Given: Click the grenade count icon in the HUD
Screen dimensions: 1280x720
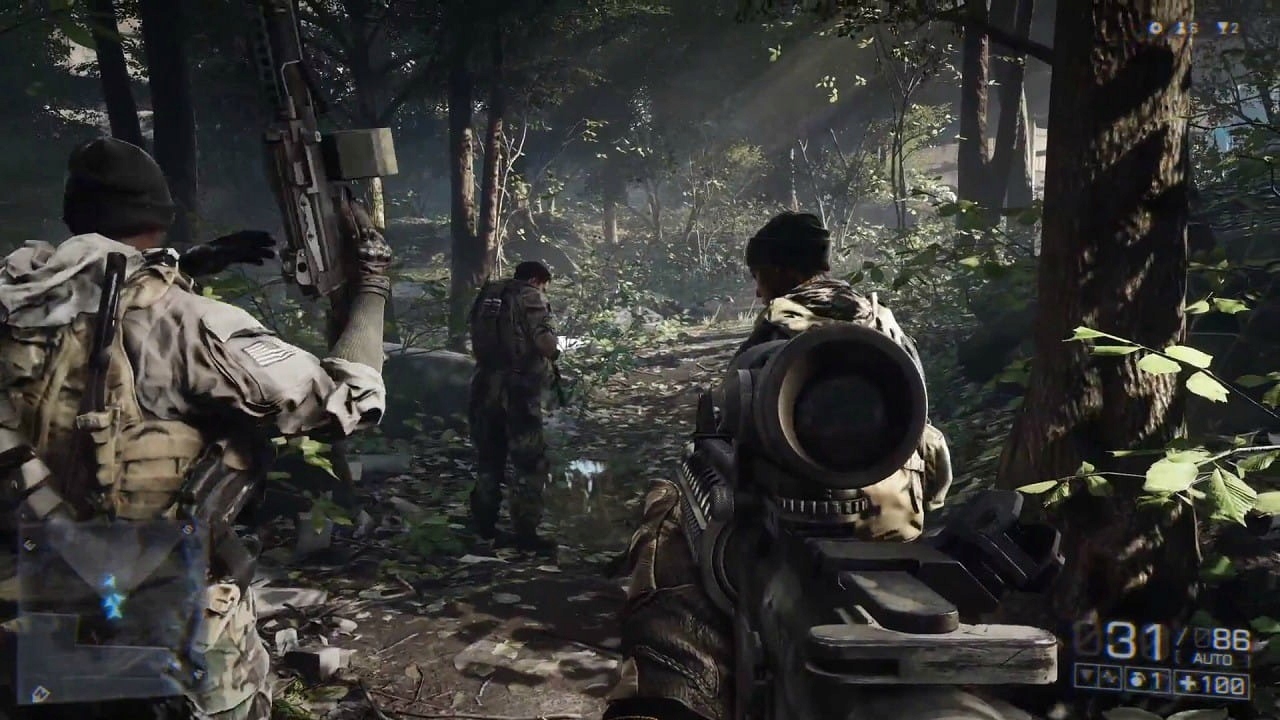Looking at the screenshot, I should 1137,679.
